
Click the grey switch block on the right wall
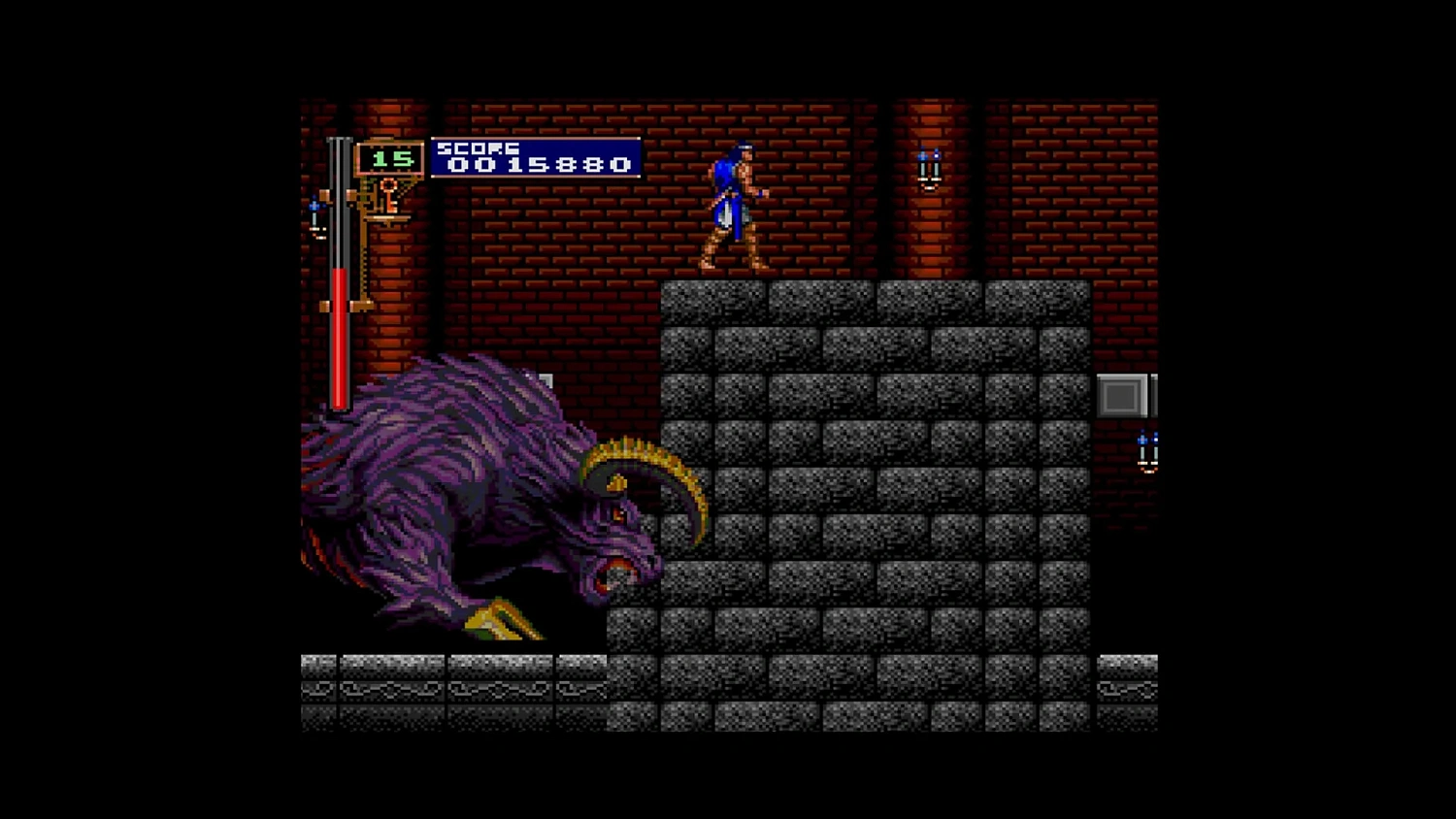pos(1121,395)
